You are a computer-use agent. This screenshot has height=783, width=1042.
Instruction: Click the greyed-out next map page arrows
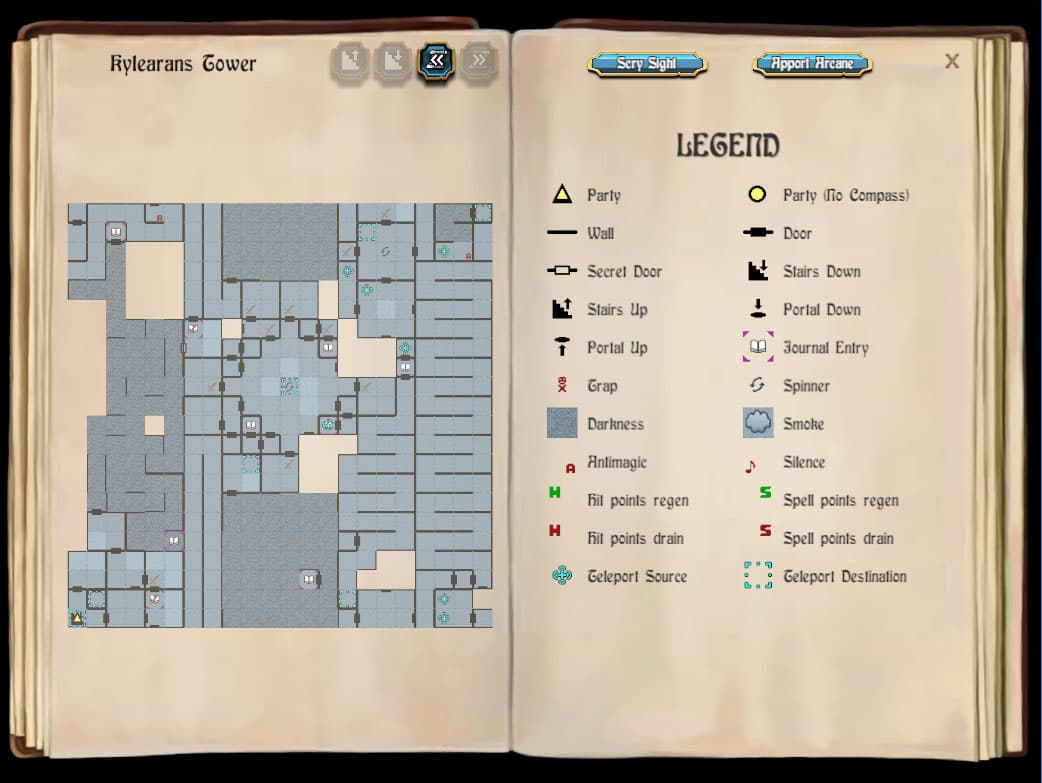480,62
